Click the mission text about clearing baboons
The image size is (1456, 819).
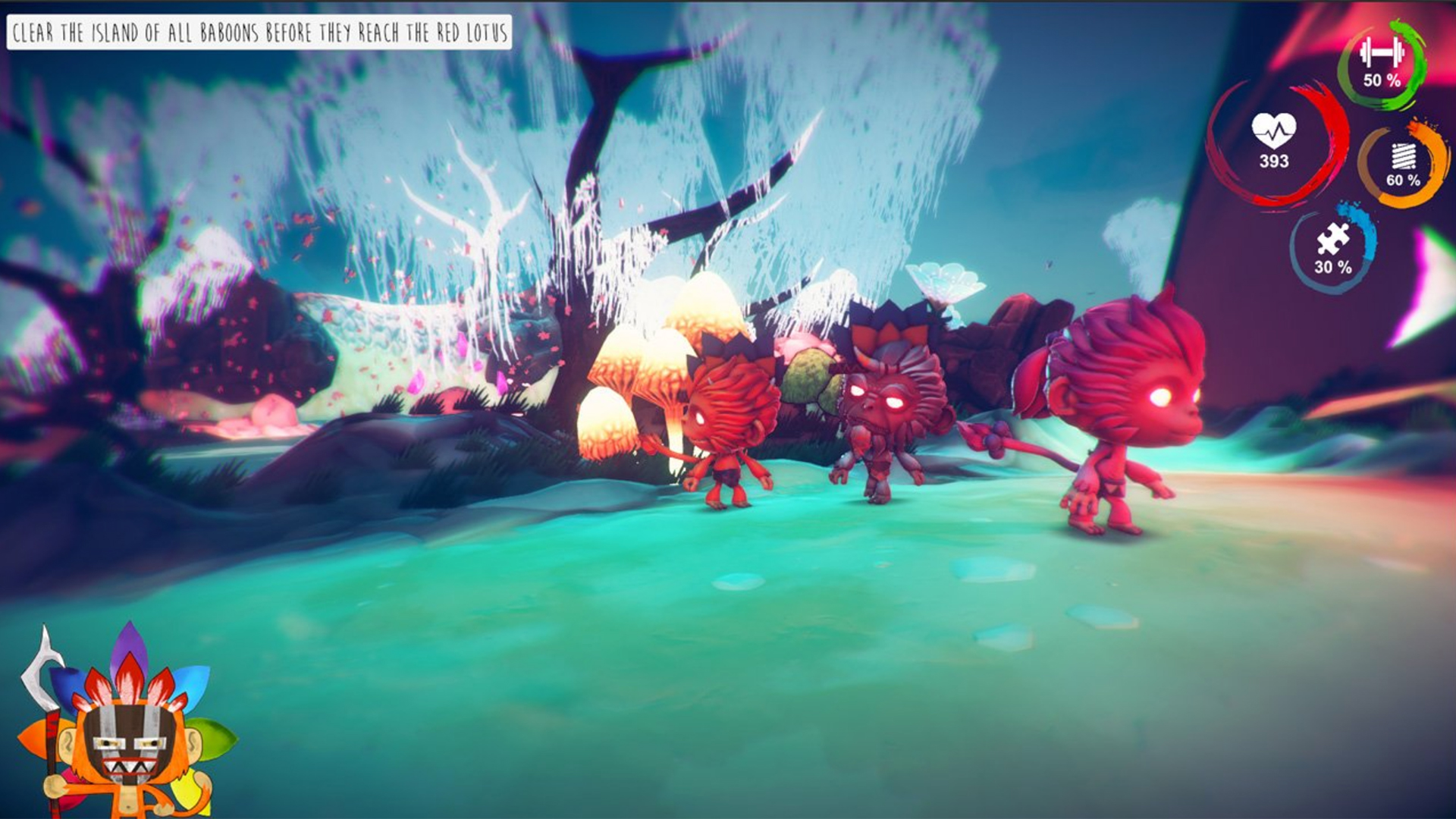point(262,32)
